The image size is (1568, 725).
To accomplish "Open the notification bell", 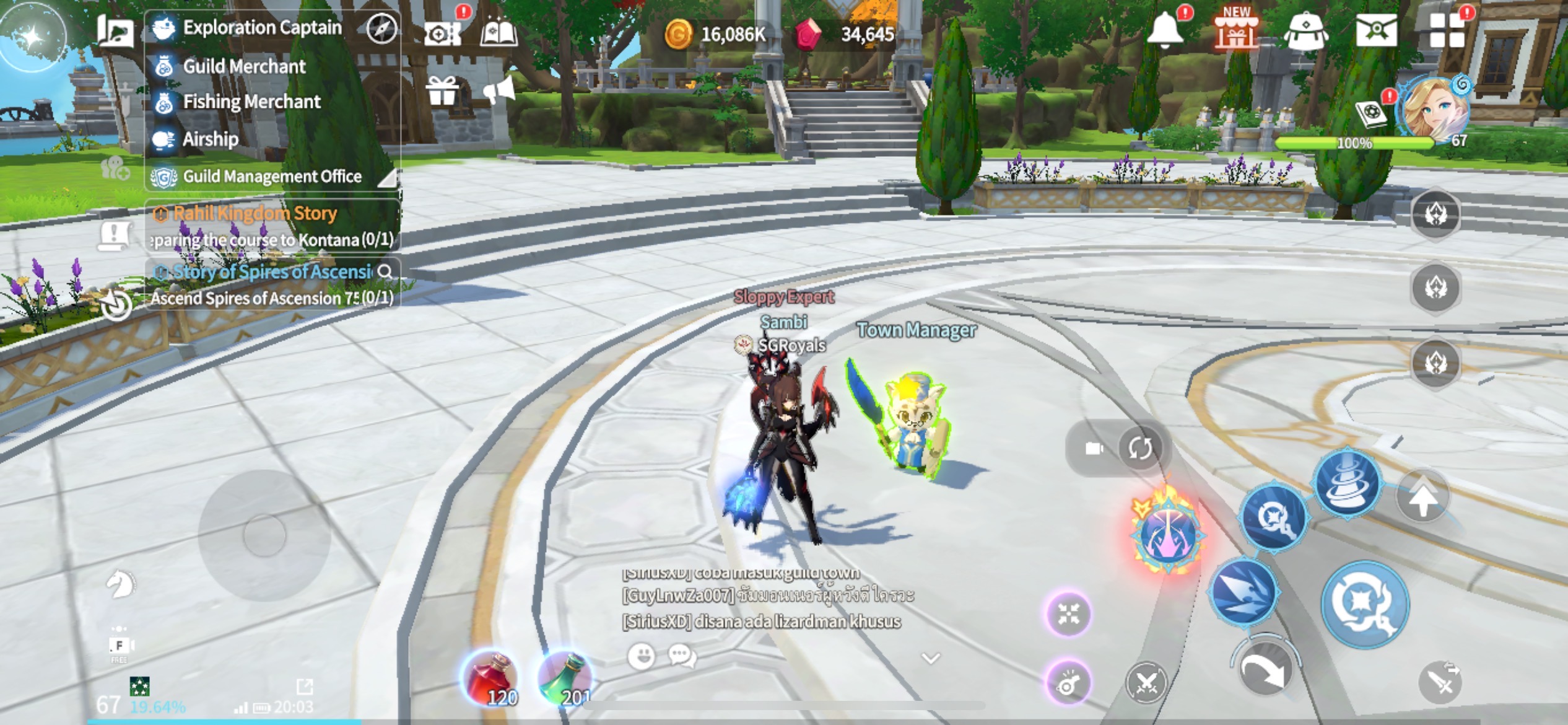I will pos(1165,30).
